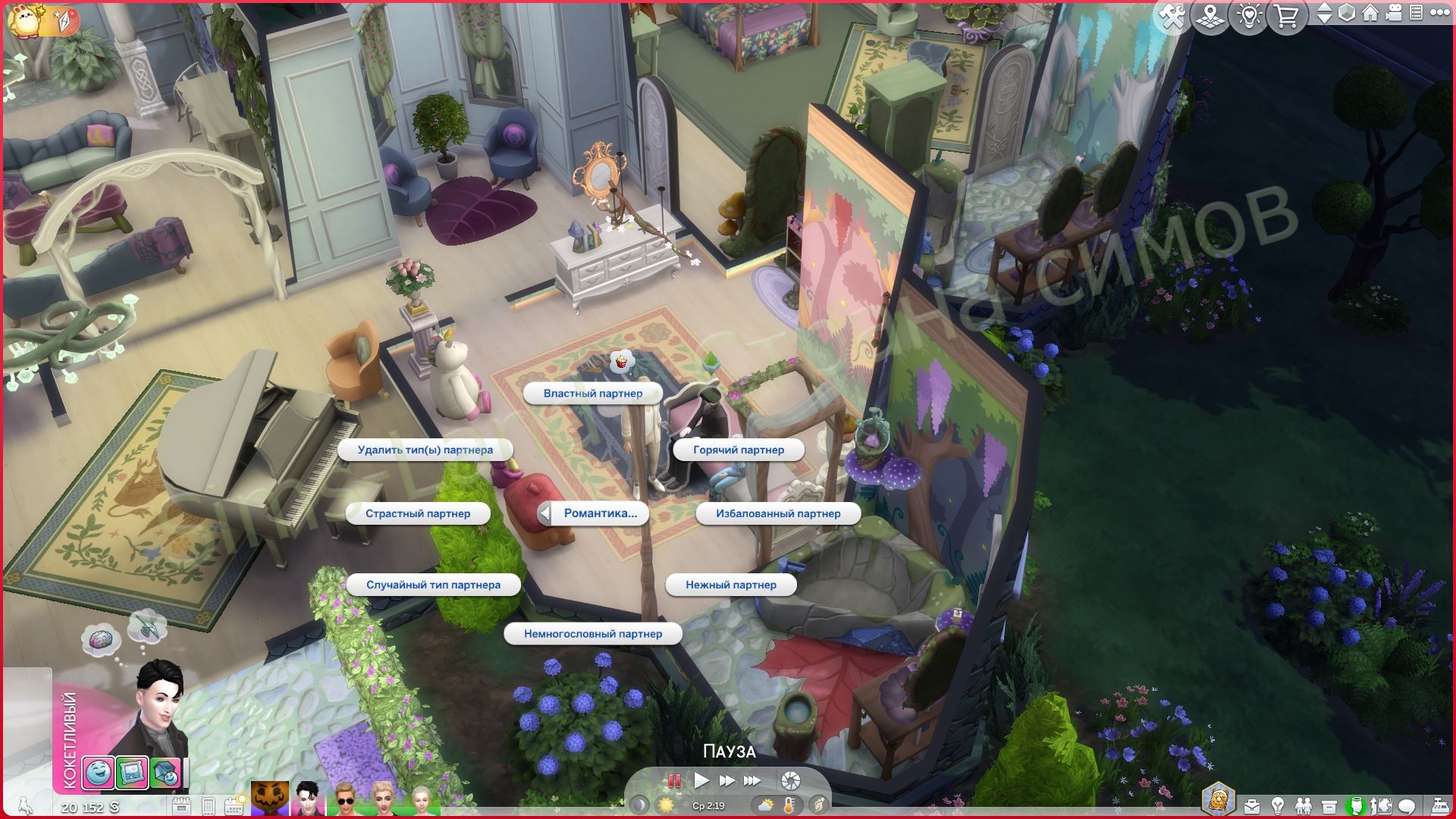Pick 'Избалованный партнер' partner type

tap(777, 513)
